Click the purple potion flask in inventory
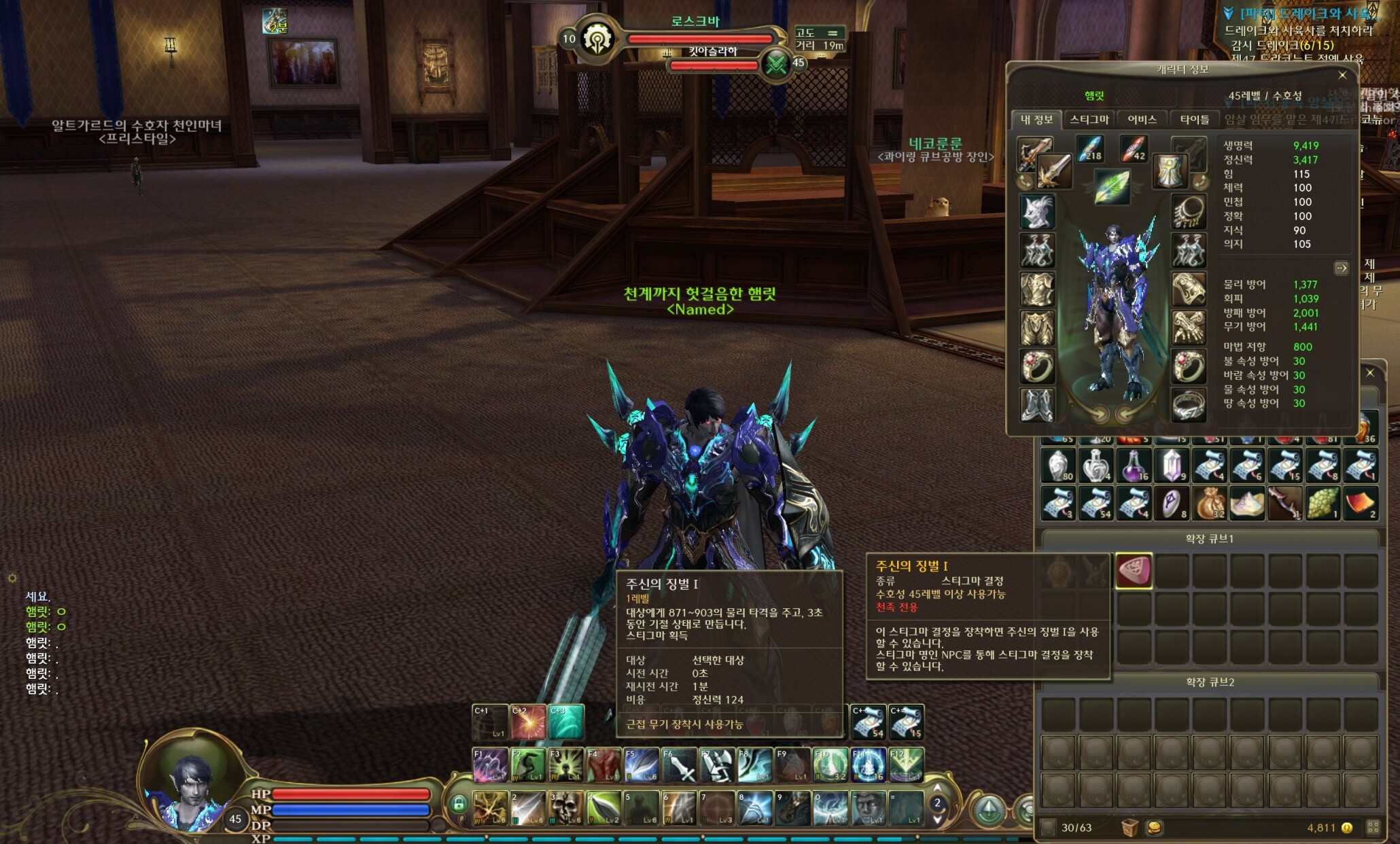The width and height of the screenshot is (1400, 844). point(1134,466)
